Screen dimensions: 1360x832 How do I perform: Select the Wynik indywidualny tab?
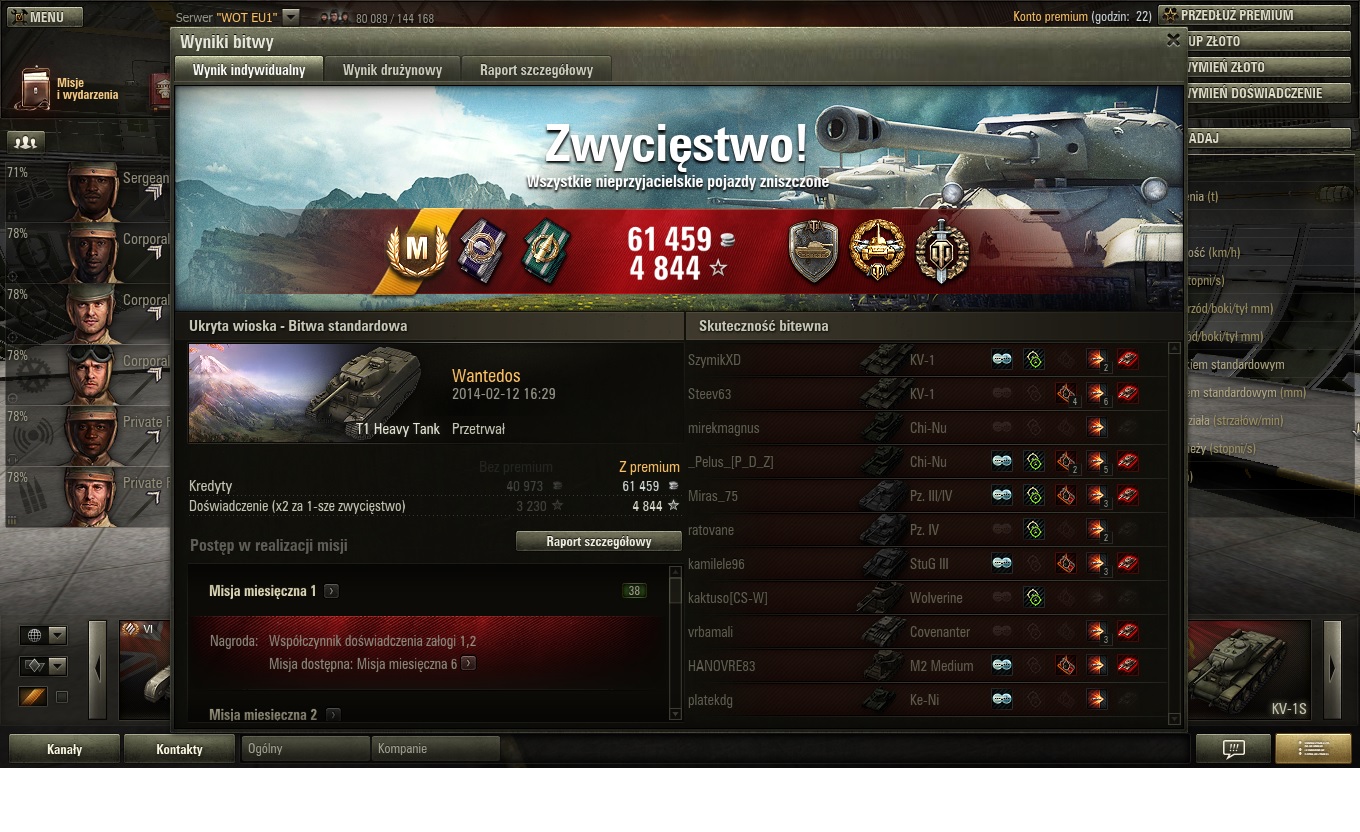pyautogui.click(x=249, y=70)
